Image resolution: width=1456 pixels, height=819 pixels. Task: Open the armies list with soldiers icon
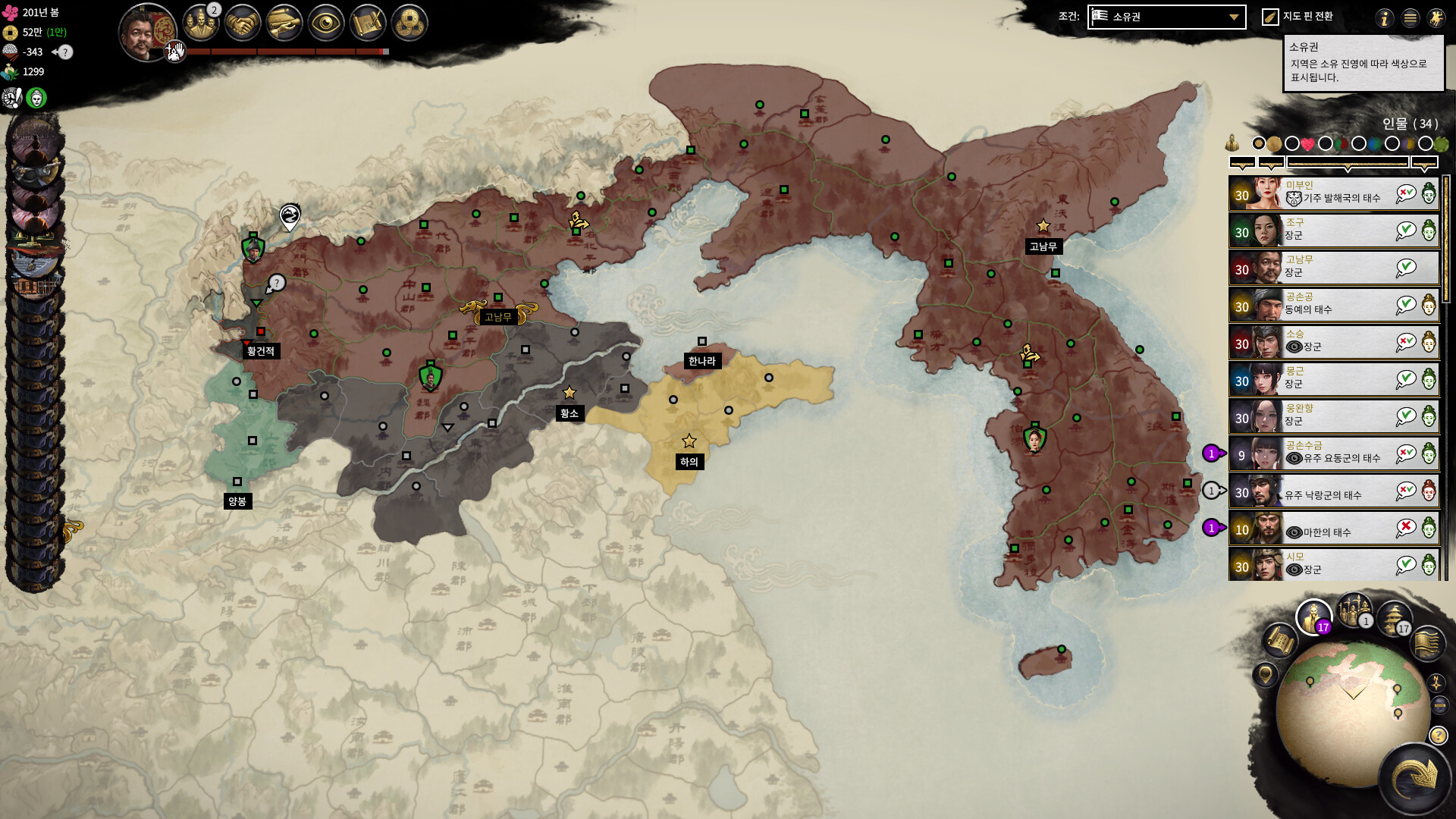1354,610
